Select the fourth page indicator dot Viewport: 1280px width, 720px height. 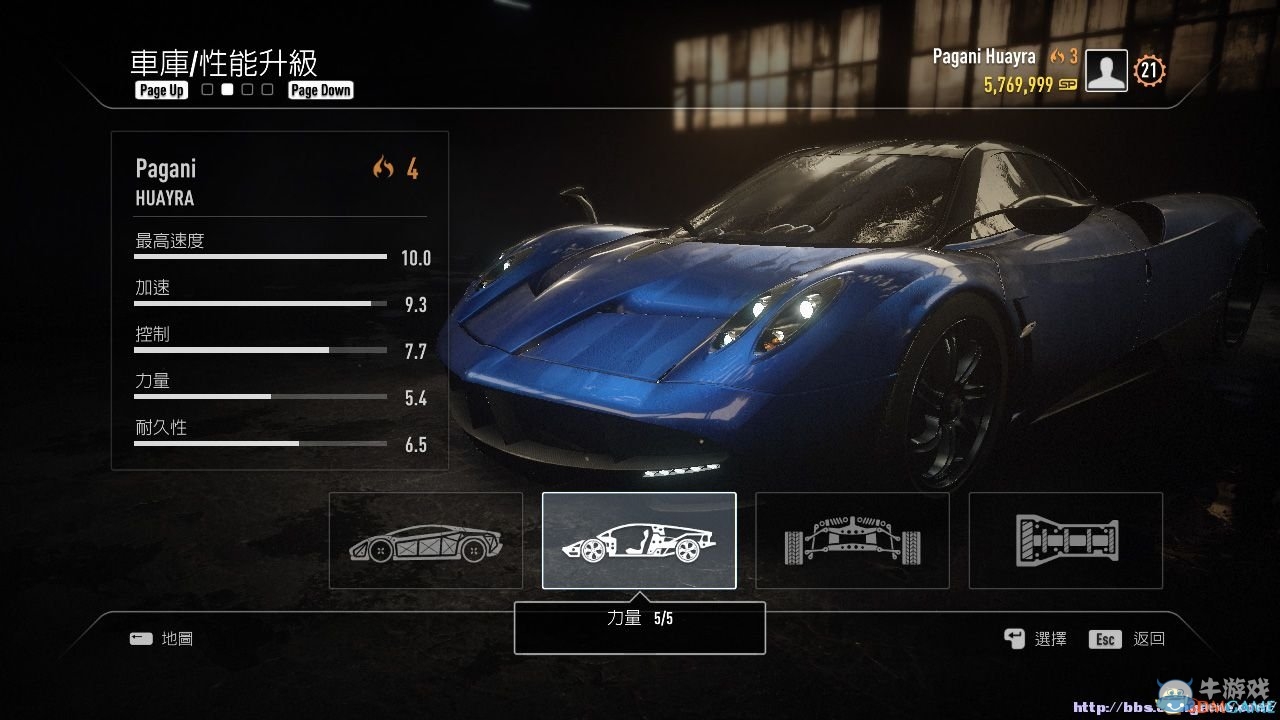pos(266,89)
